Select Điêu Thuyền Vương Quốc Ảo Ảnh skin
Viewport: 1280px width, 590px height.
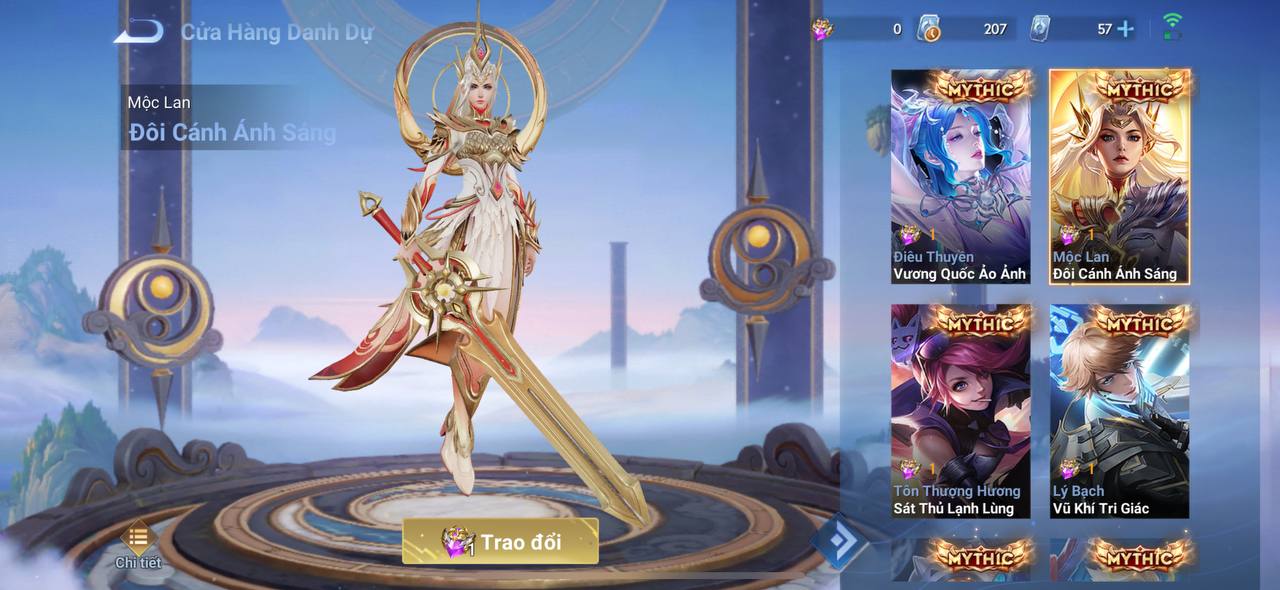pos(960,176)
